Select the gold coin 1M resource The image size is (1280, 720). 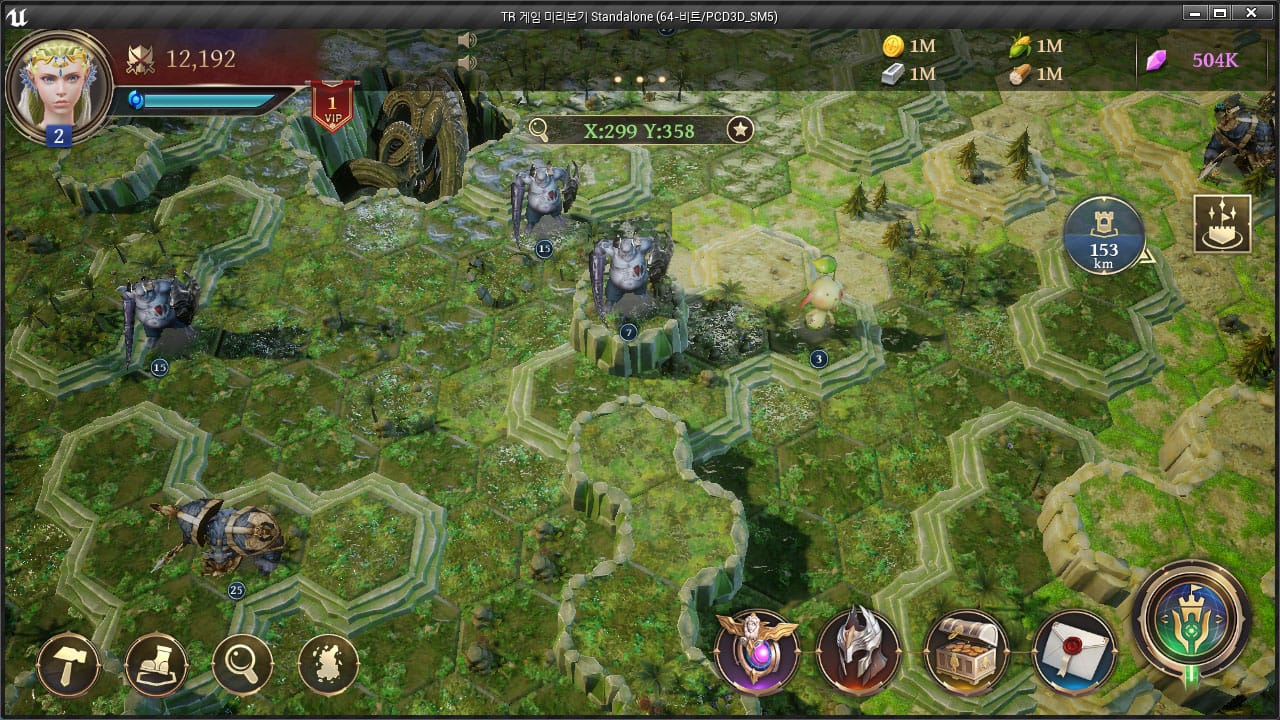908,46
